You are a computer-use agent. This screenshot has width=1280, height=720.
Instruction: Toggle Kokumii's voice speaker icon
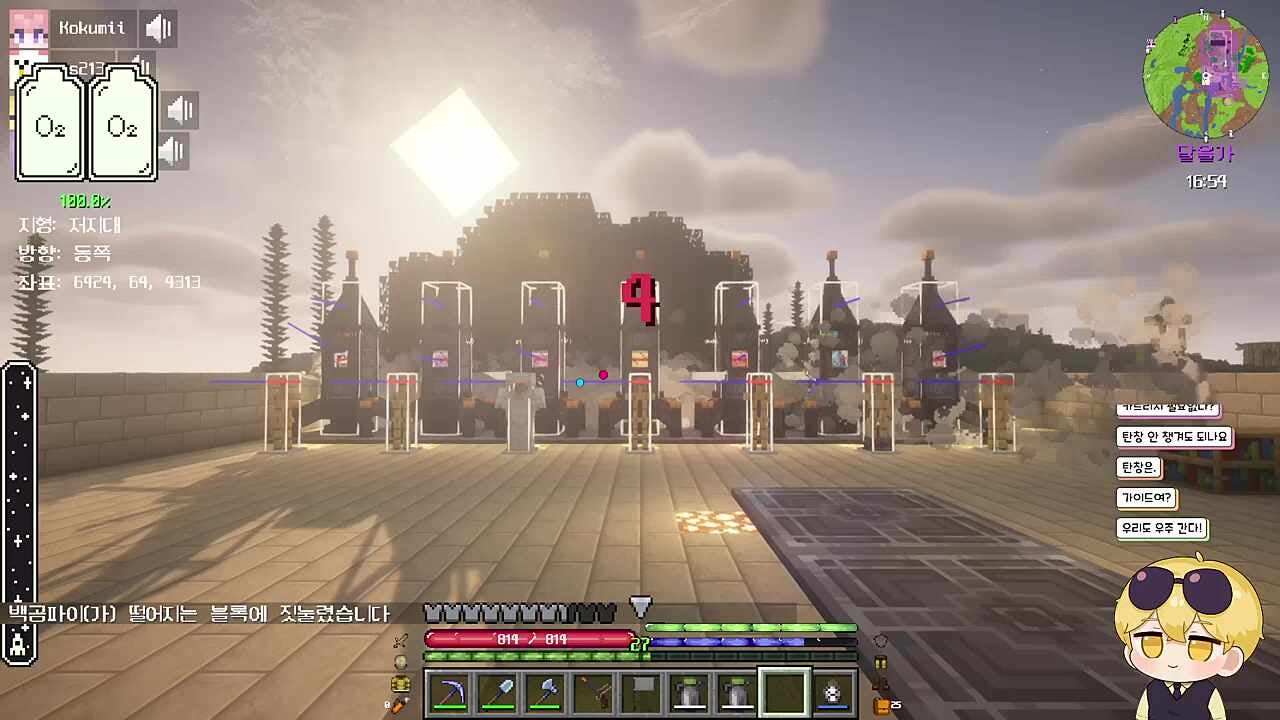click(158, 28)
